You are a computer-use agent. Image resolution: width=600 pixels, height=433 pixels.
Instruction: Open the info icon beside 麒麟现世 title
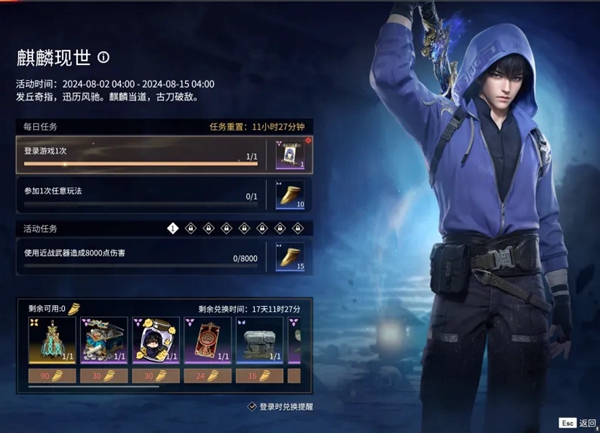point(104,58)
